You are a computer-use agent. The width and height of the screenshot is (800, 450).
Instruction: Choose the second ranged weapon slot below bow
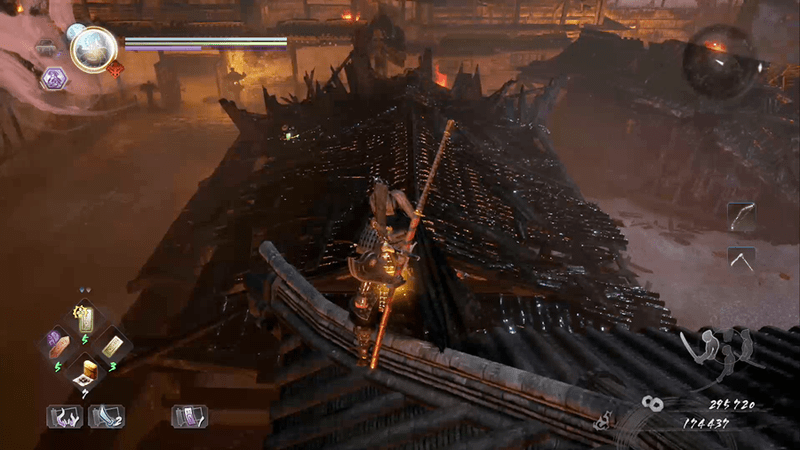pyautogui.click(x=742, y=258)
